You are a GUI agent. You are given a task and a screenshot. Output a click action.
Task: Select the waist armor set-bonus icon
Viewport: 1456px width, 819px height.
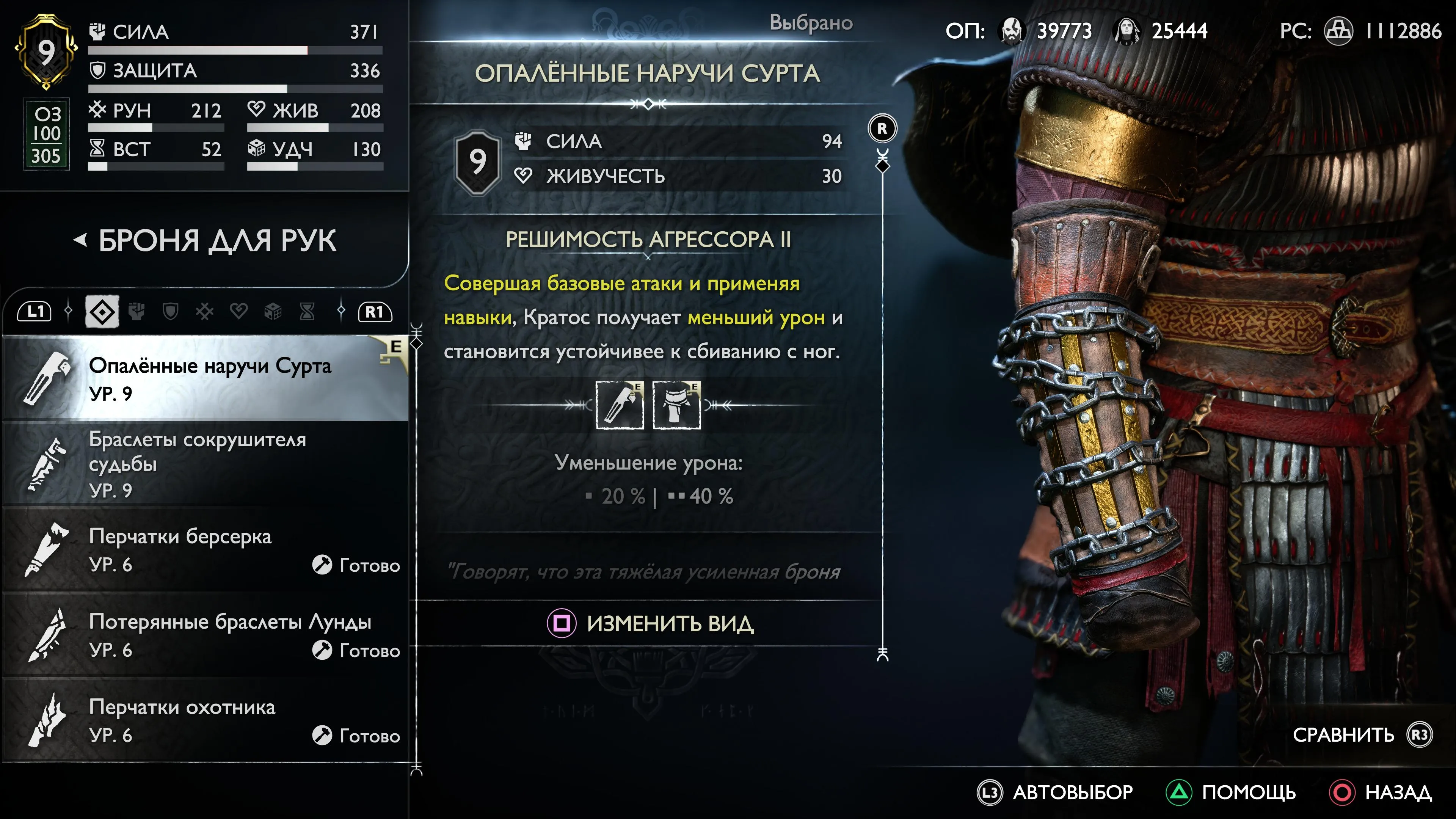tap(676, 405)
